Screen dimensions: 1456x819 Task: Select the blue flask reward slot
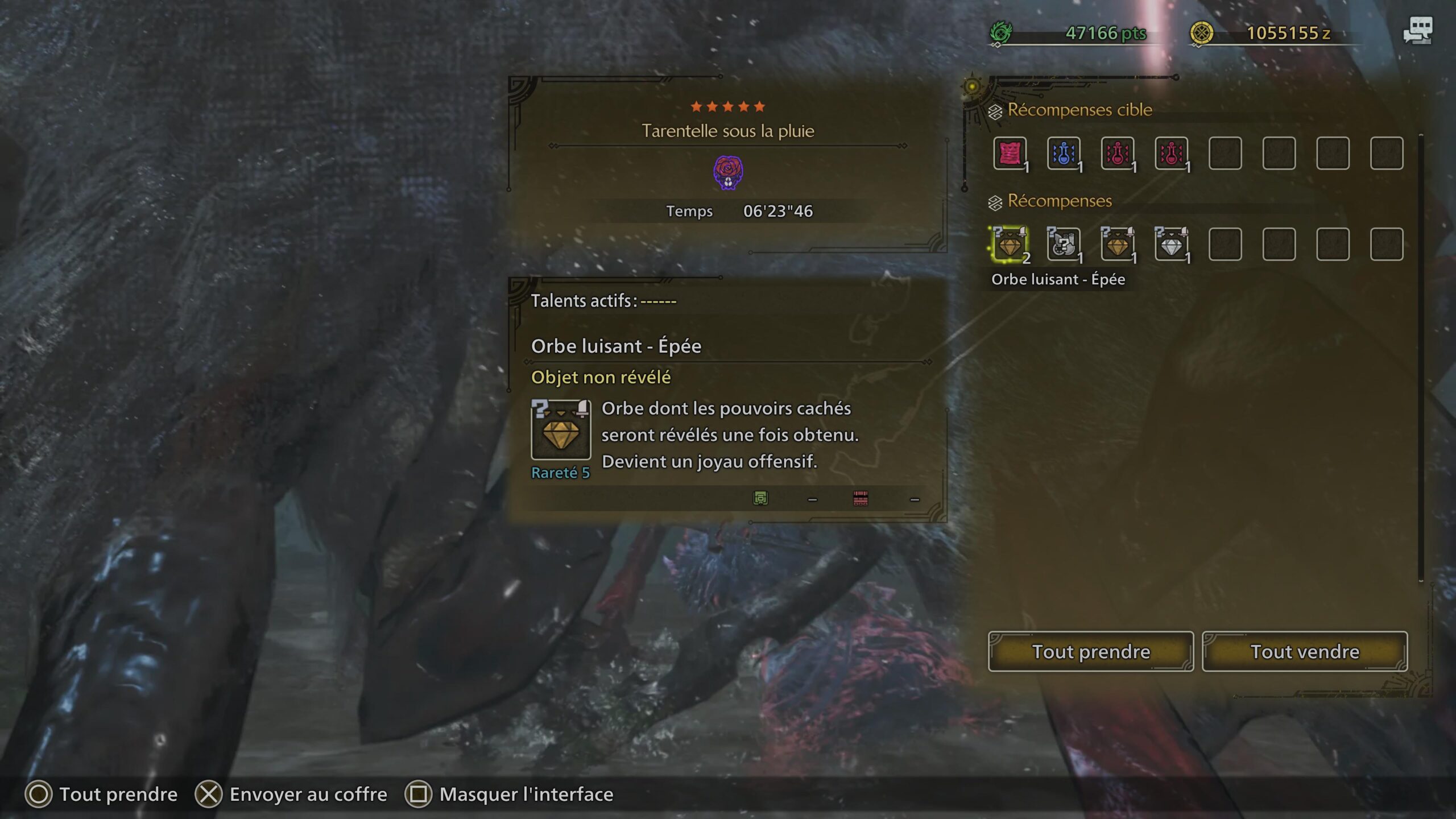tap(1063, 153)
